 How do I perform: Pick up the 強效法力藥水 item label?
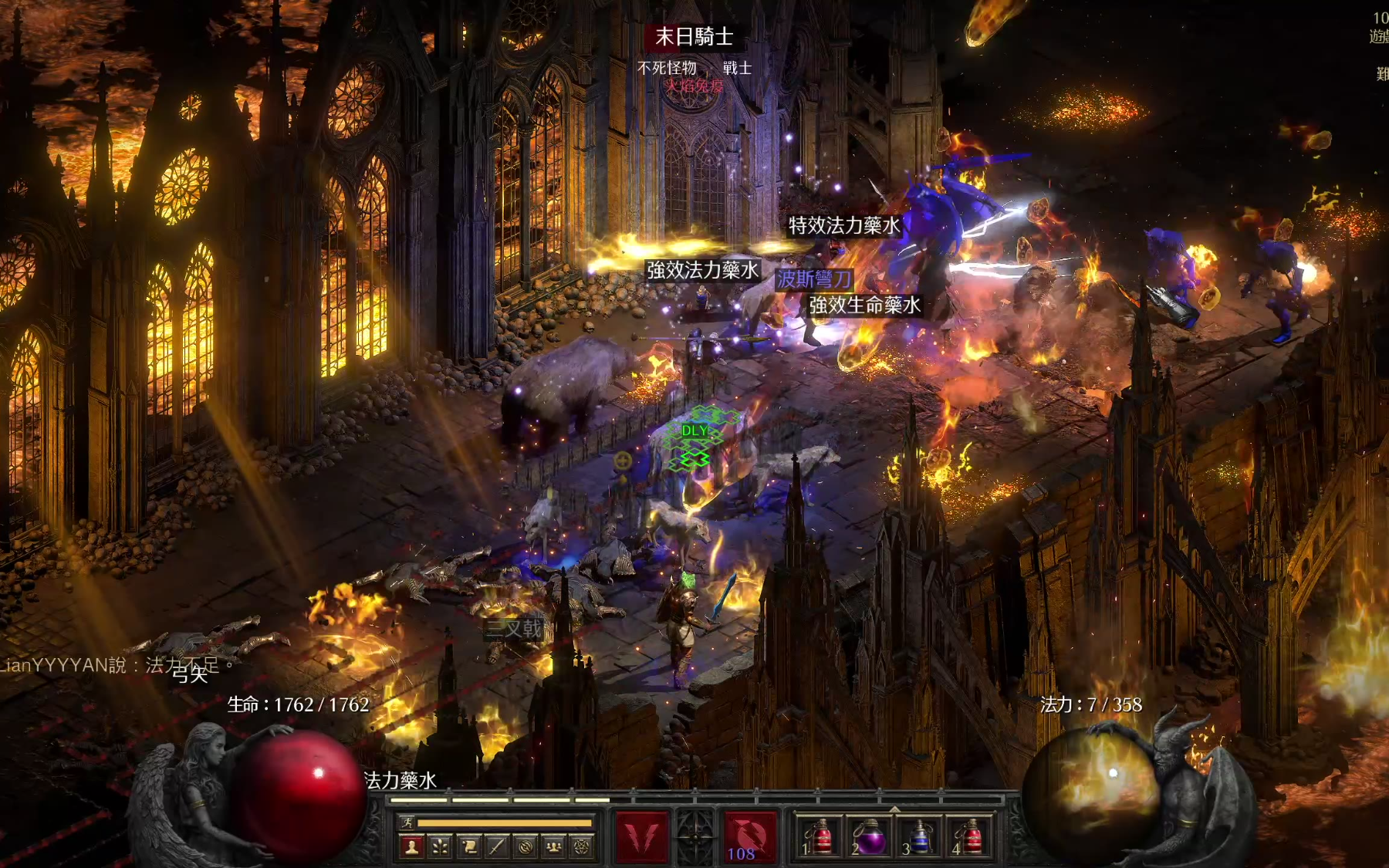702,270
